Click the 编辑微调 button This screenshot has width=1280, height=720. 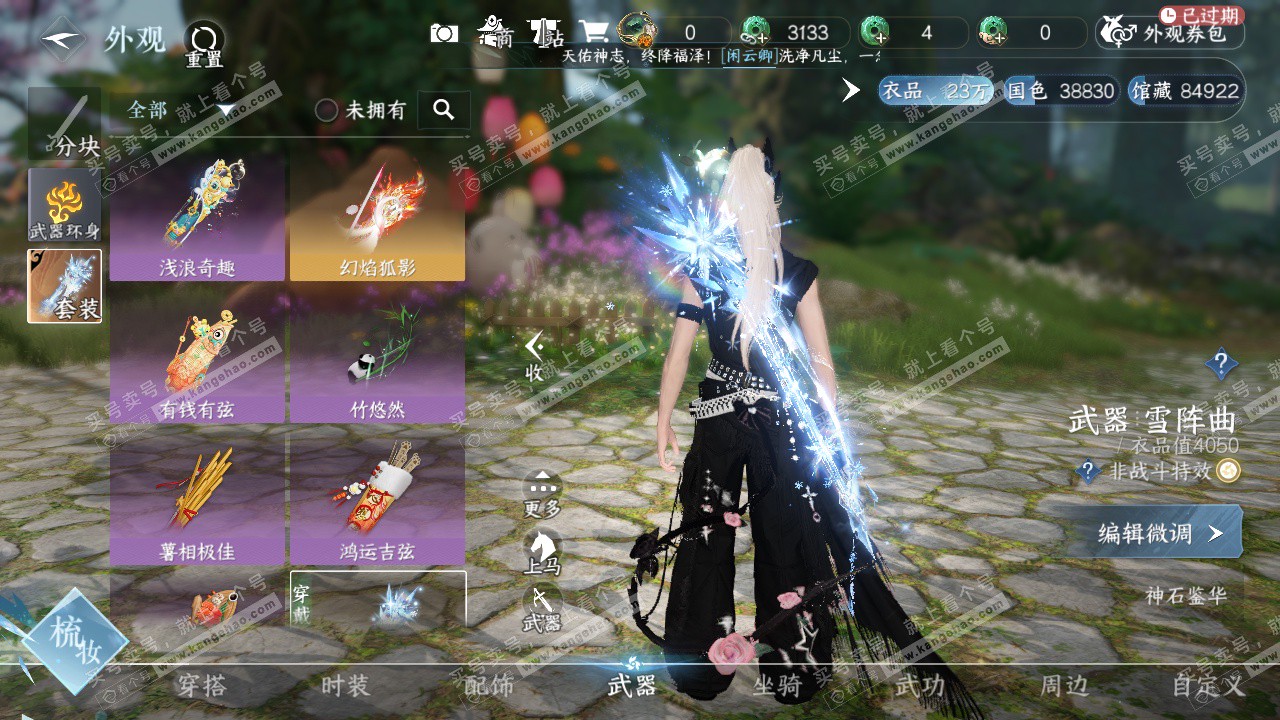pos(1158,533)
